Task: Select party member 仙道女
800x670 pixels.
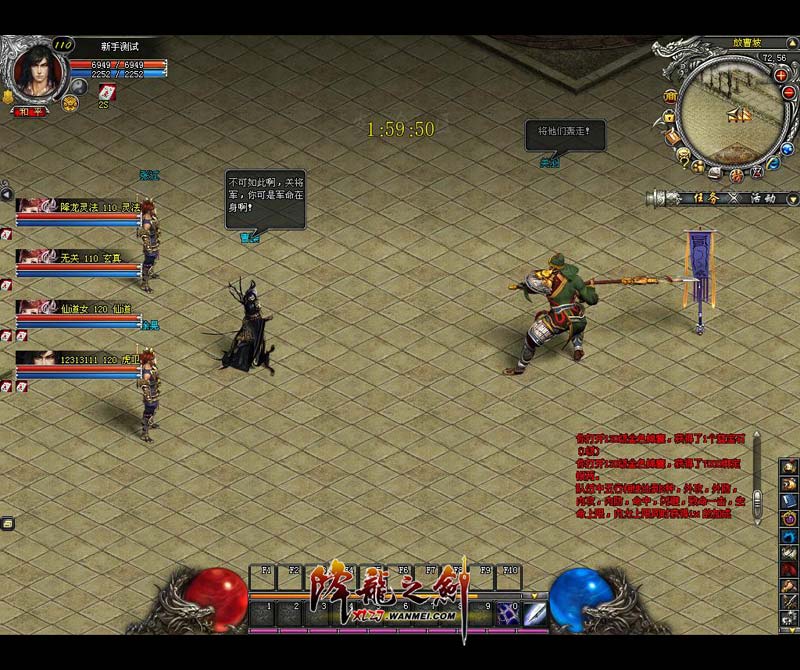Action: (x=80, y=308)
